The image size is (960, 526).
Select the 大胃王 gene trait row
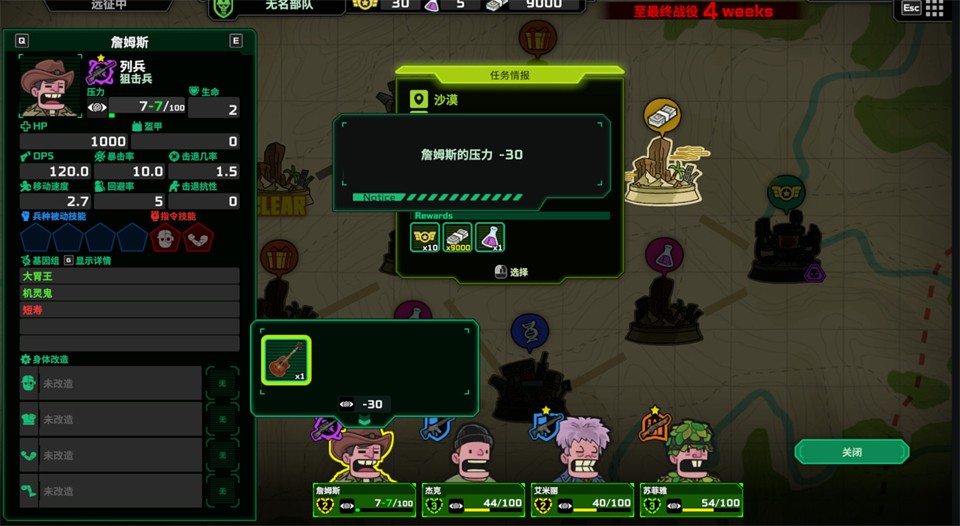tap(129, 276)
